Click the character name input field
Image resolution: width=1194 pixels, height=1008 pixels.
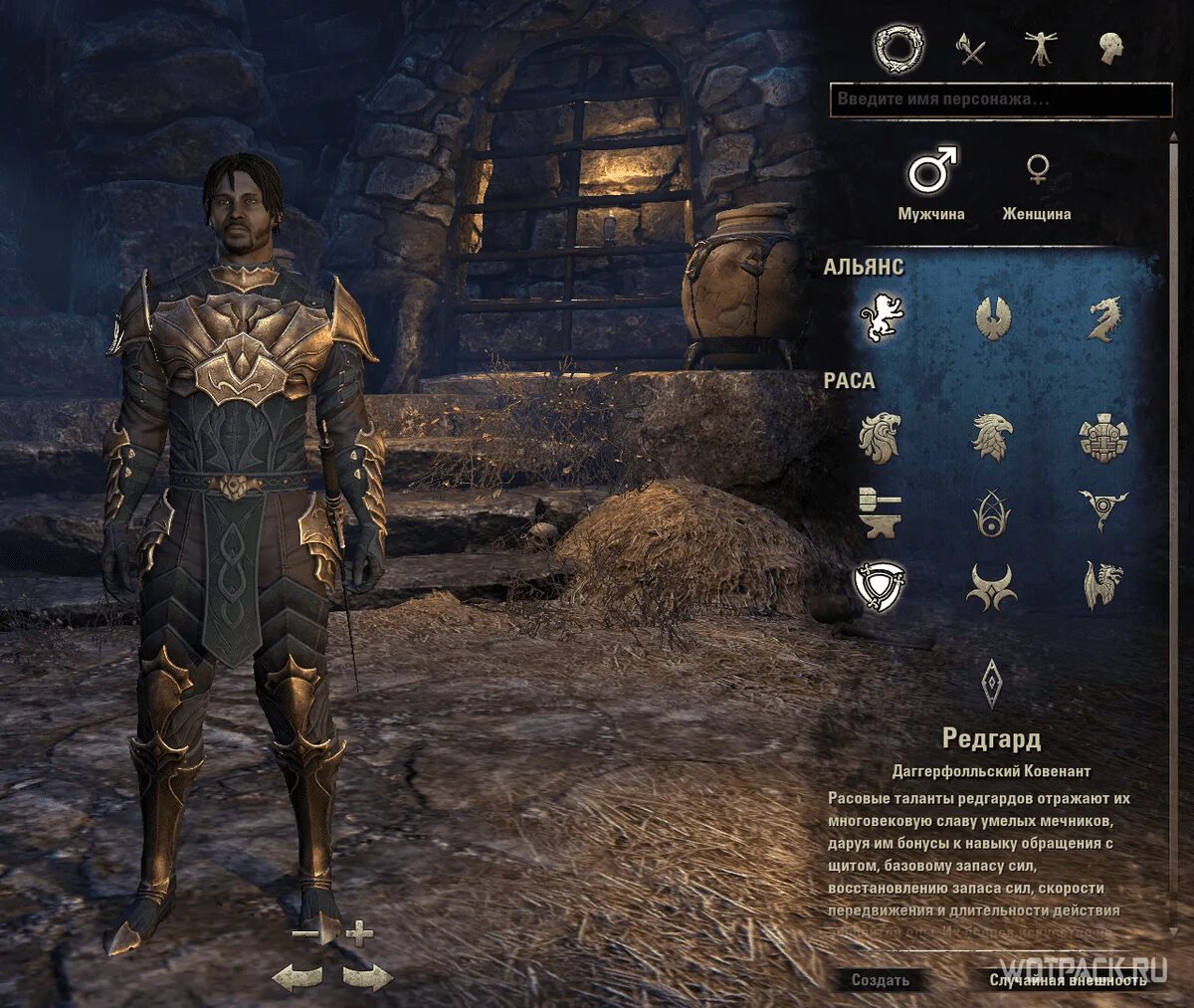pos(1000,100)
